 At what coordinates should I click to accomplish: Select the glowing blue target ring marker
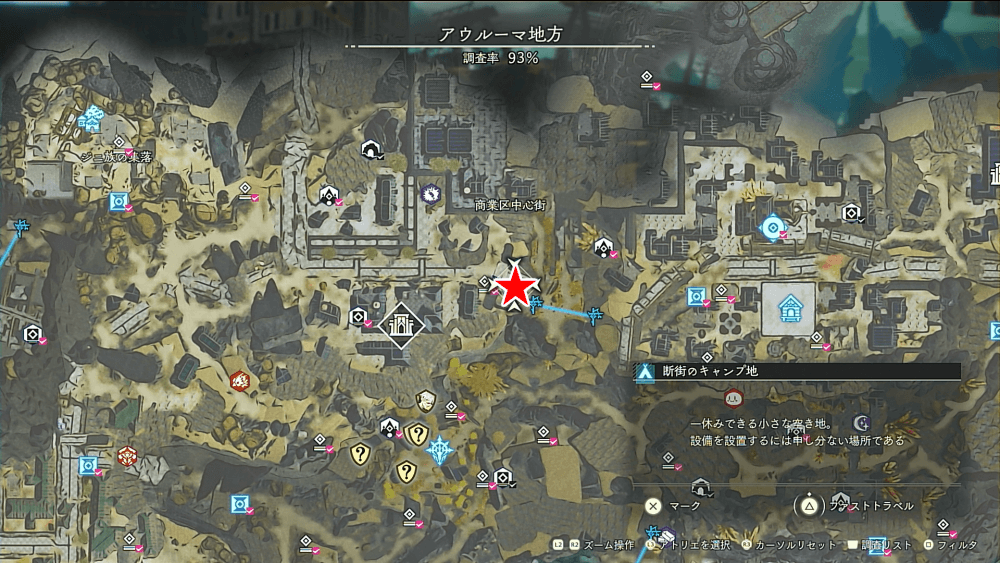coord(772,228)
